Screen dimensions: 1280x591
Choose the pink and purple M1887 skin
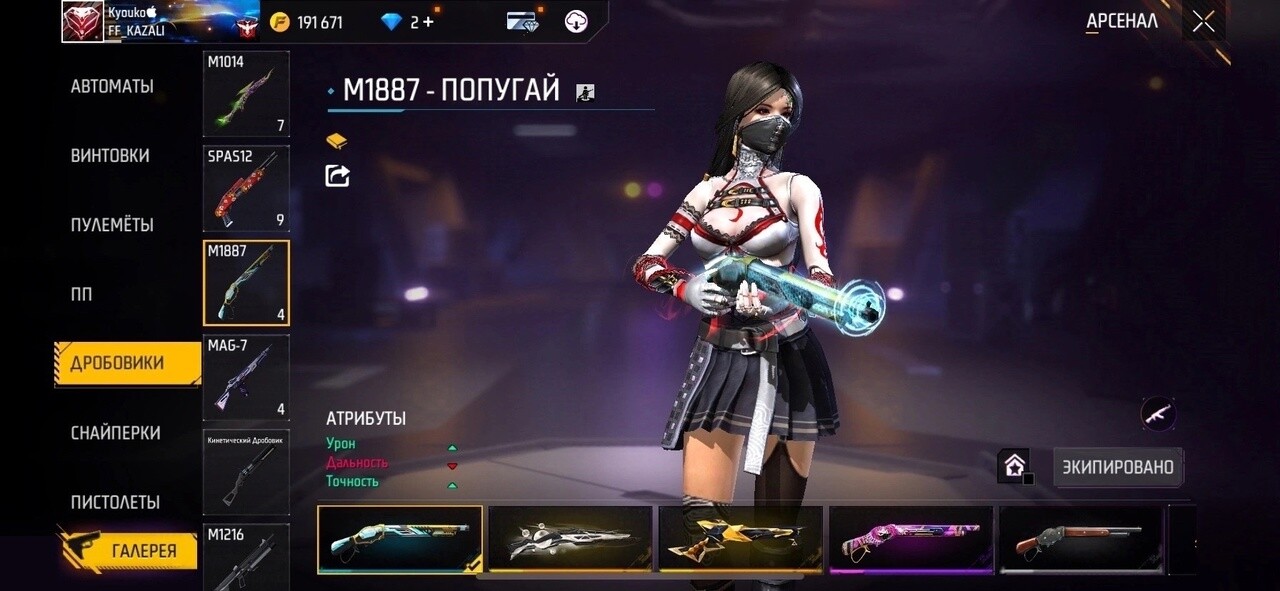coord(911,539)
